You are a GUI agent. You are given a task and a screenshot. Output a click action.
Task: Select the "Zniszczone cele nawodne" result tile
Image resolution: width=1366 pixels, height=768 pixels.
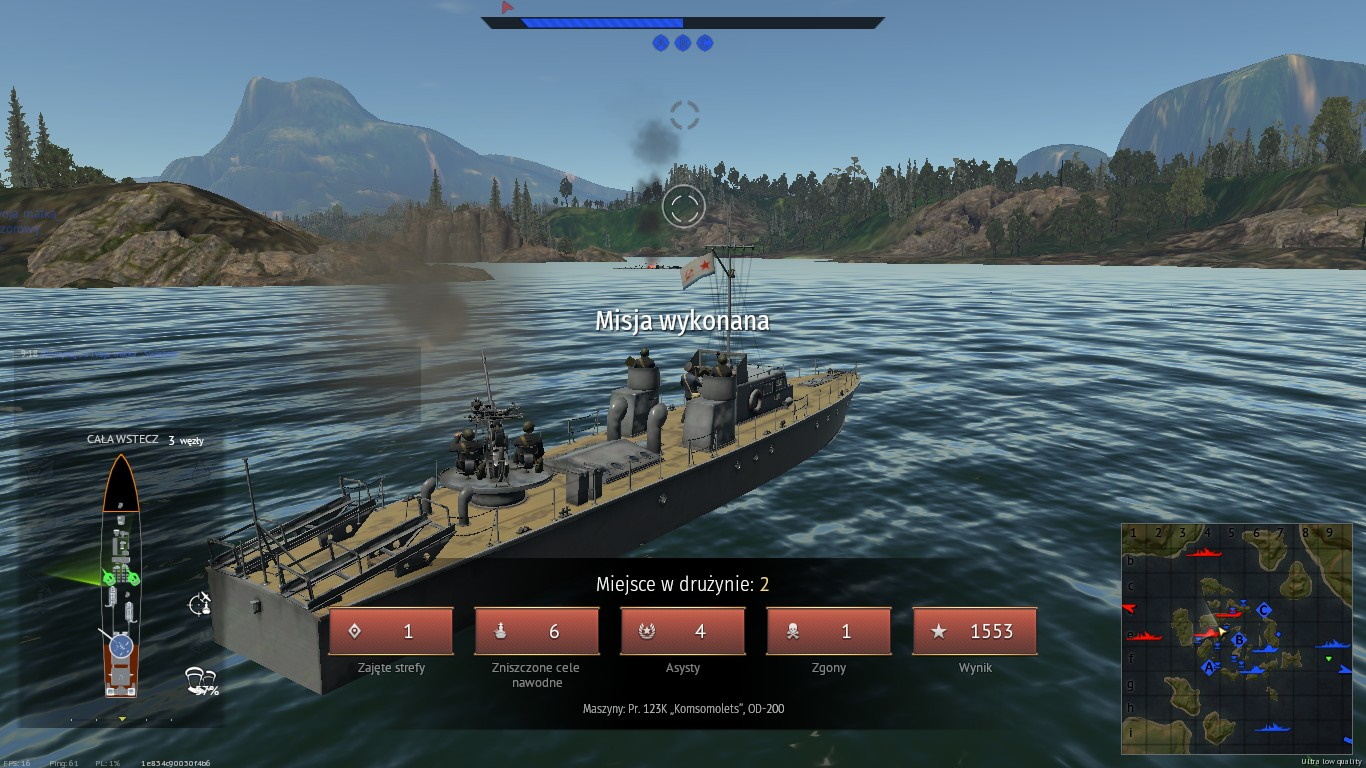(536, 631)
